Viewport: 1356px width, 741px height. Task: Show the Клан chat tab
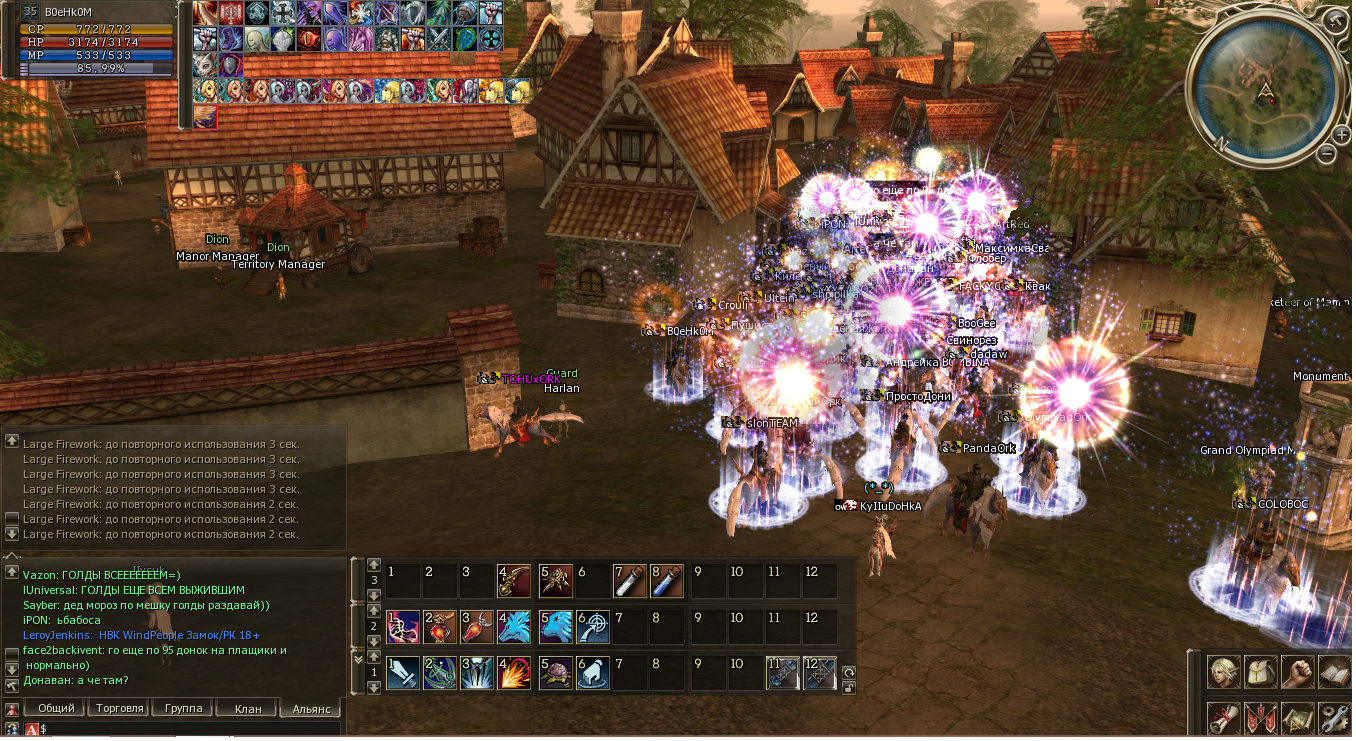pyautogui.click(x=247, y=708)
